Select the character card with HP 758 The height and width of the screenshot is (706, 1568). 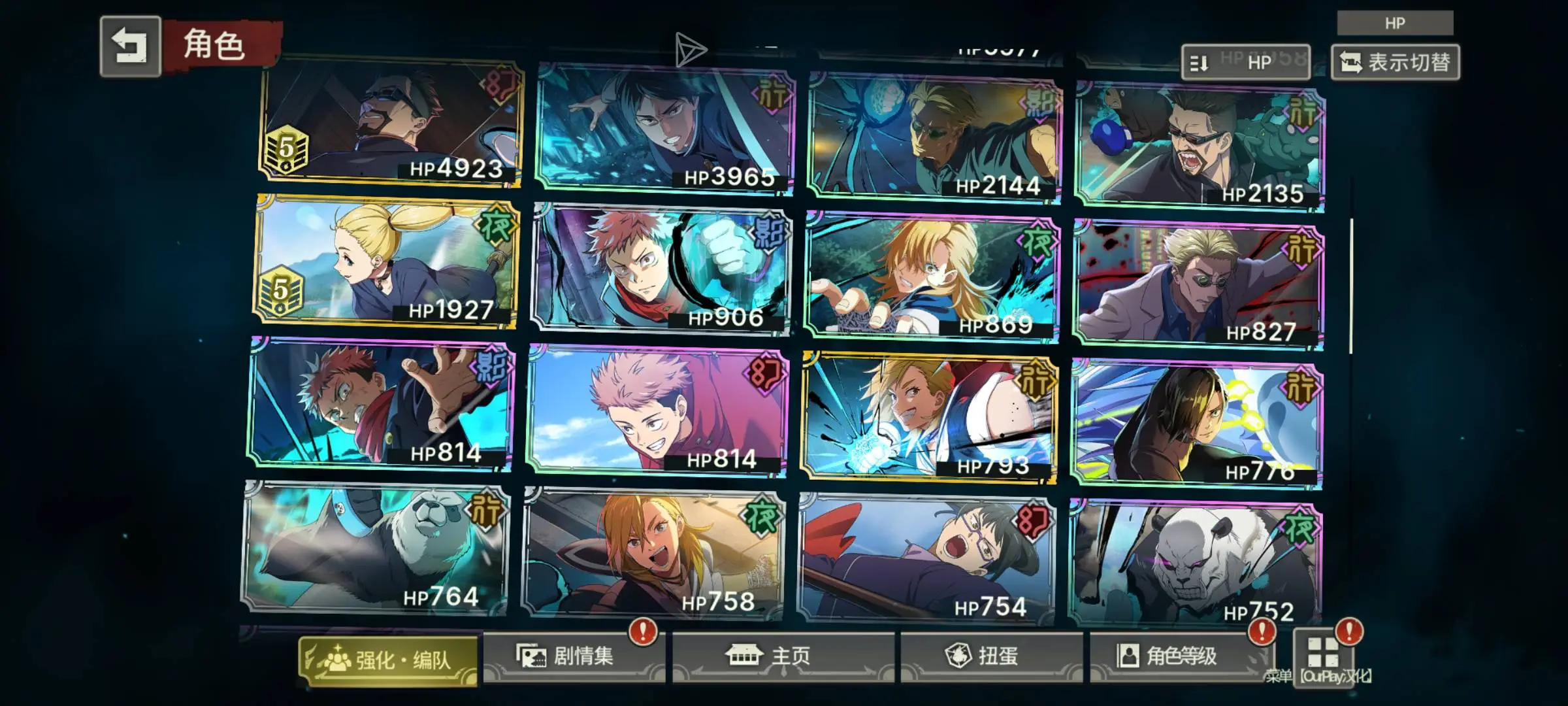click(x=653, y=554)
